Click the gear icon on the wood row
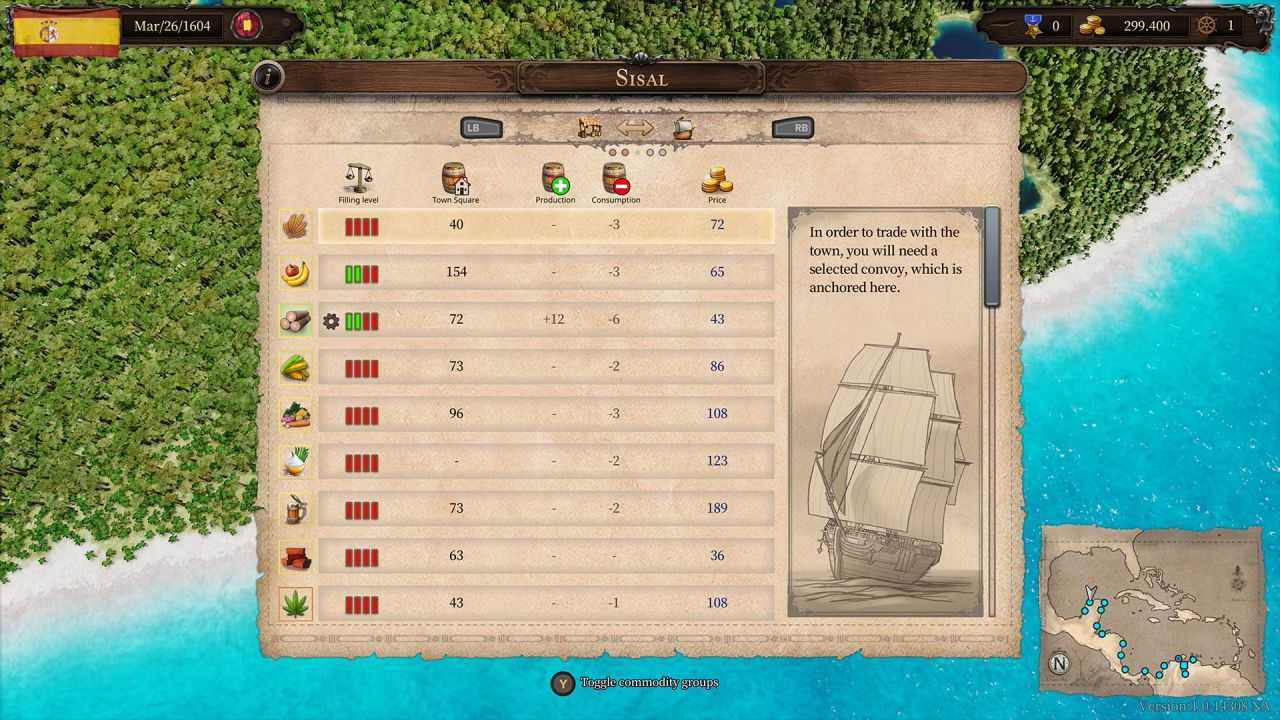 click(x=330, y=320)
